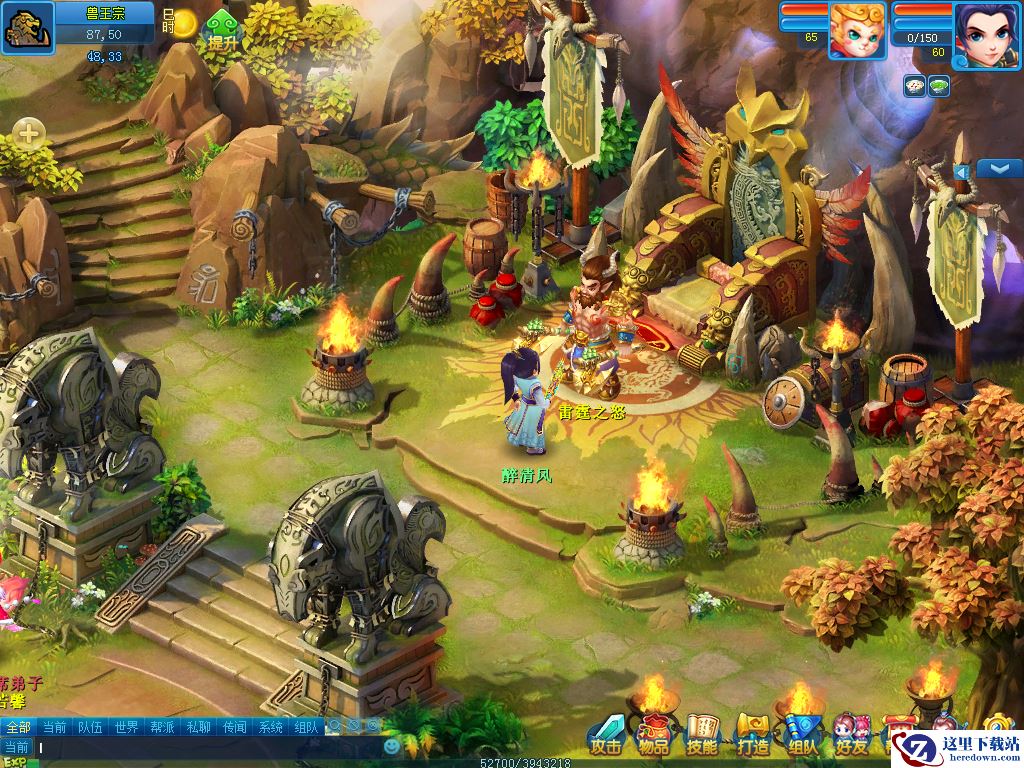
Task: Switch chat to the 帮派 tab
Action: (162, 727)
